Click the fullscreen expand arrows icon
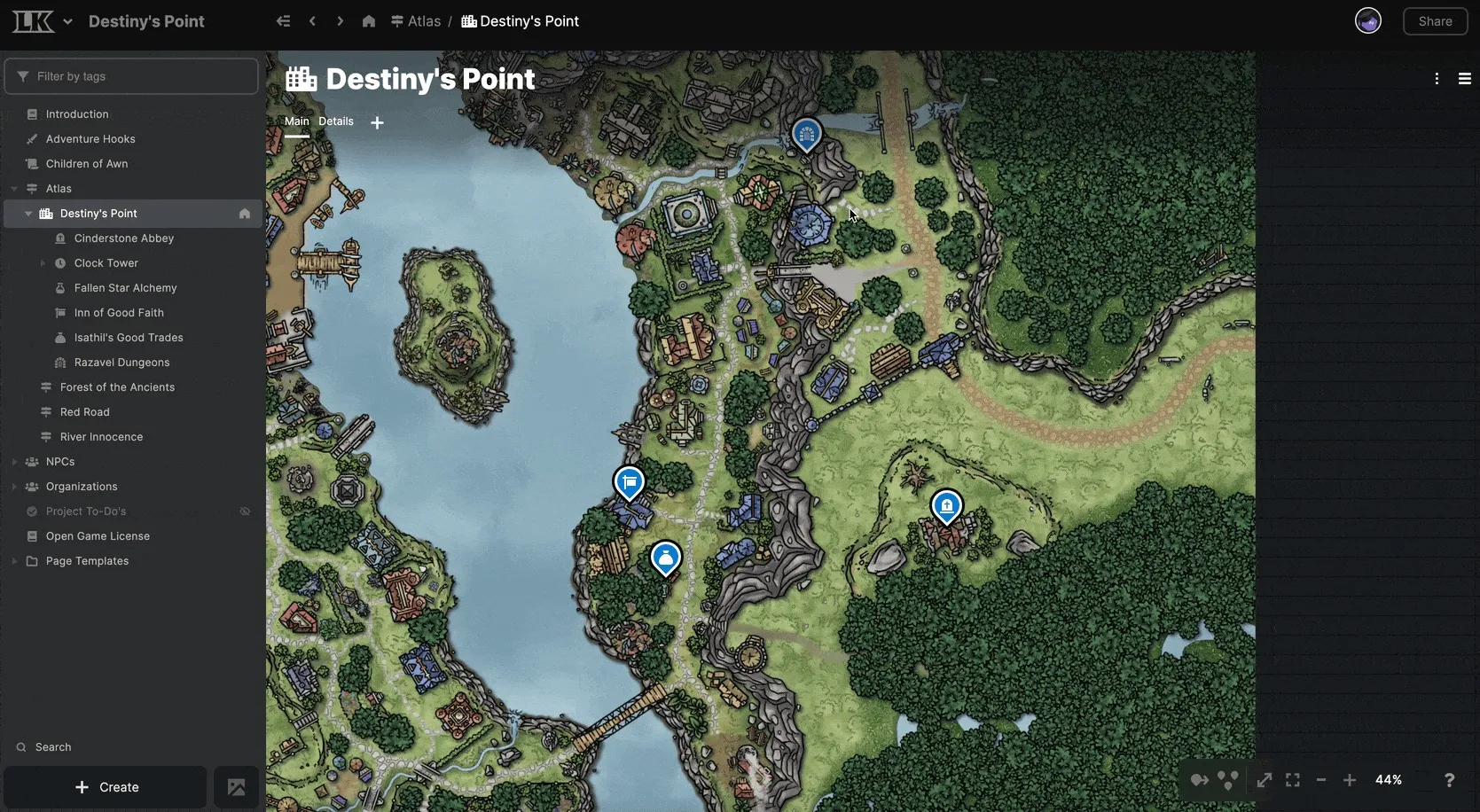 point(1264,780)
